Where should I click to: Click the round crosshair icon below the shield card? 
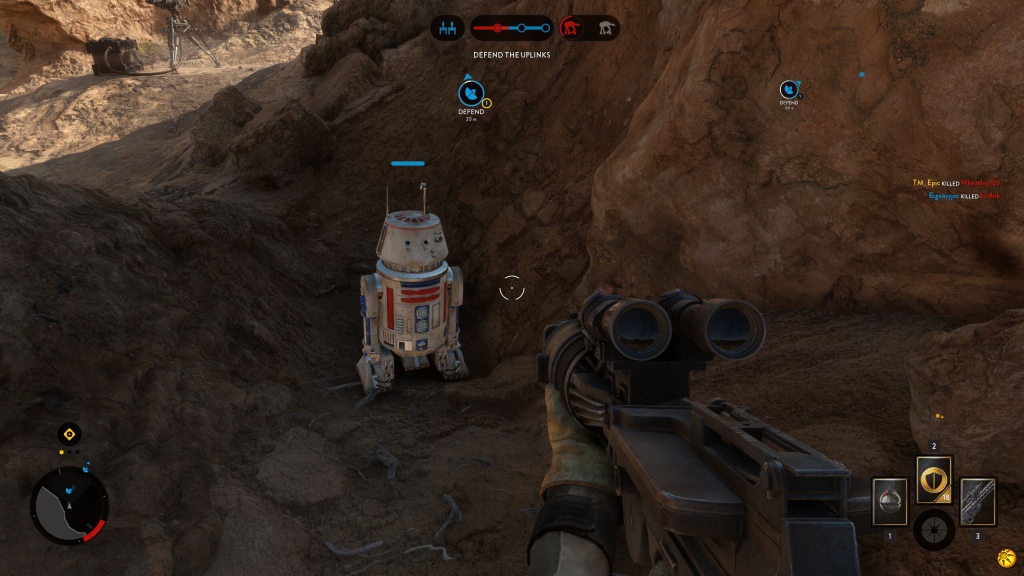tap(933, 529)
